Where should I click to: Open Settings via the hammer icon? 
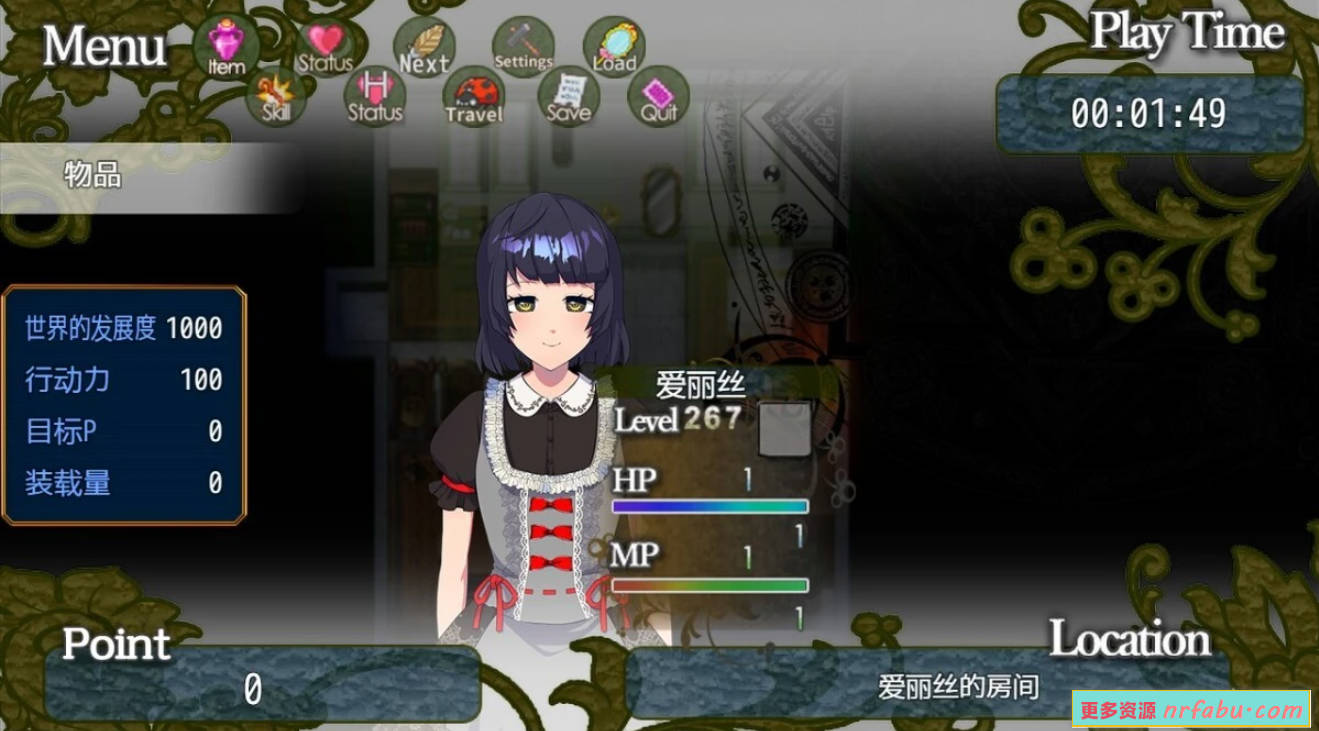click(521, 40)
